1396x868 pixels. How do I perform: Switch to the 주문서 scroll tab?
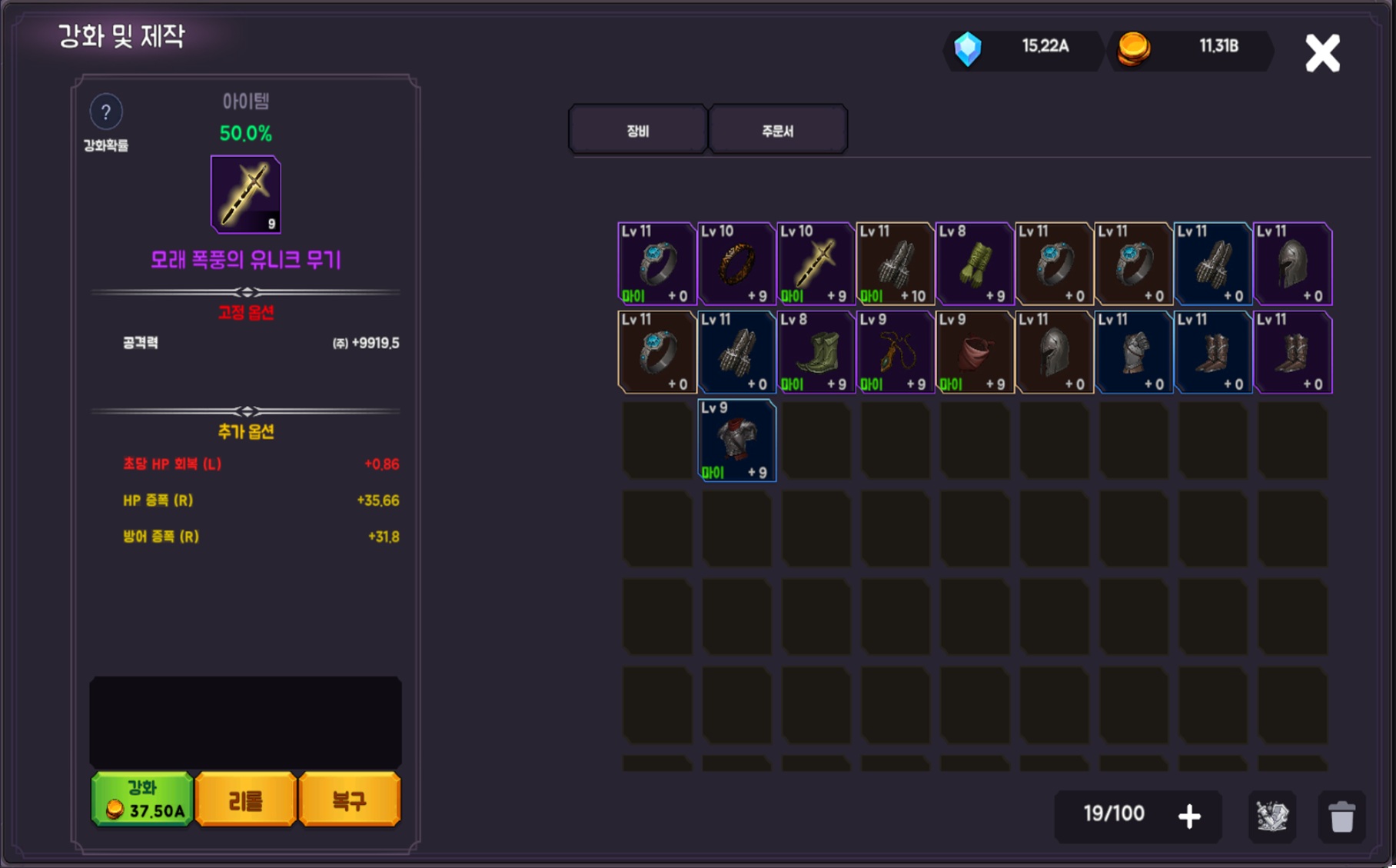tap(777, 130)
